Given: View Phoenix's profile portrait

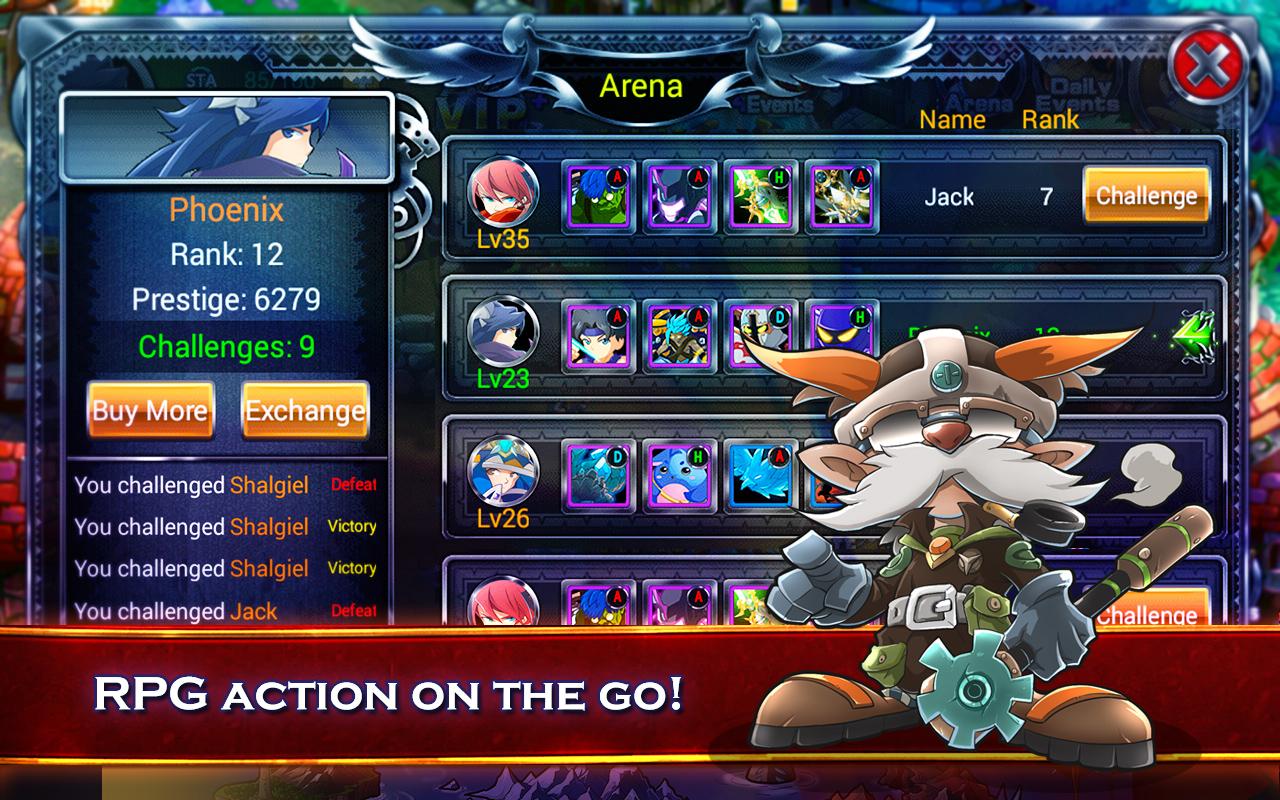Looking at the screenshot, I should point(226,138).
